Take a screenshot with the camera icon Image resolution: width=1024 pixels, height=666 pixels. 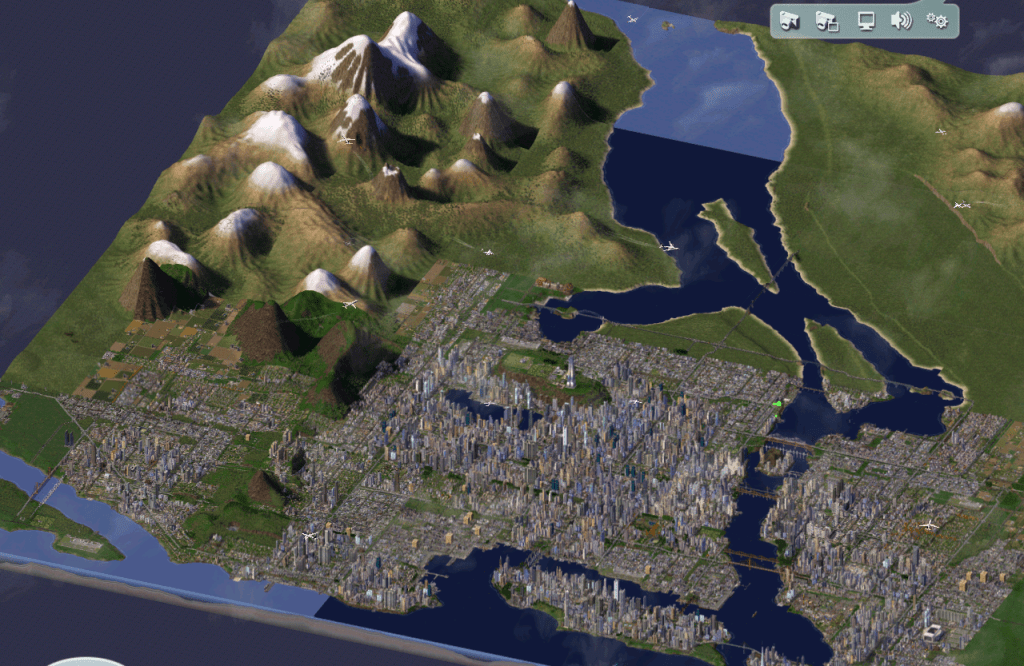791,21
